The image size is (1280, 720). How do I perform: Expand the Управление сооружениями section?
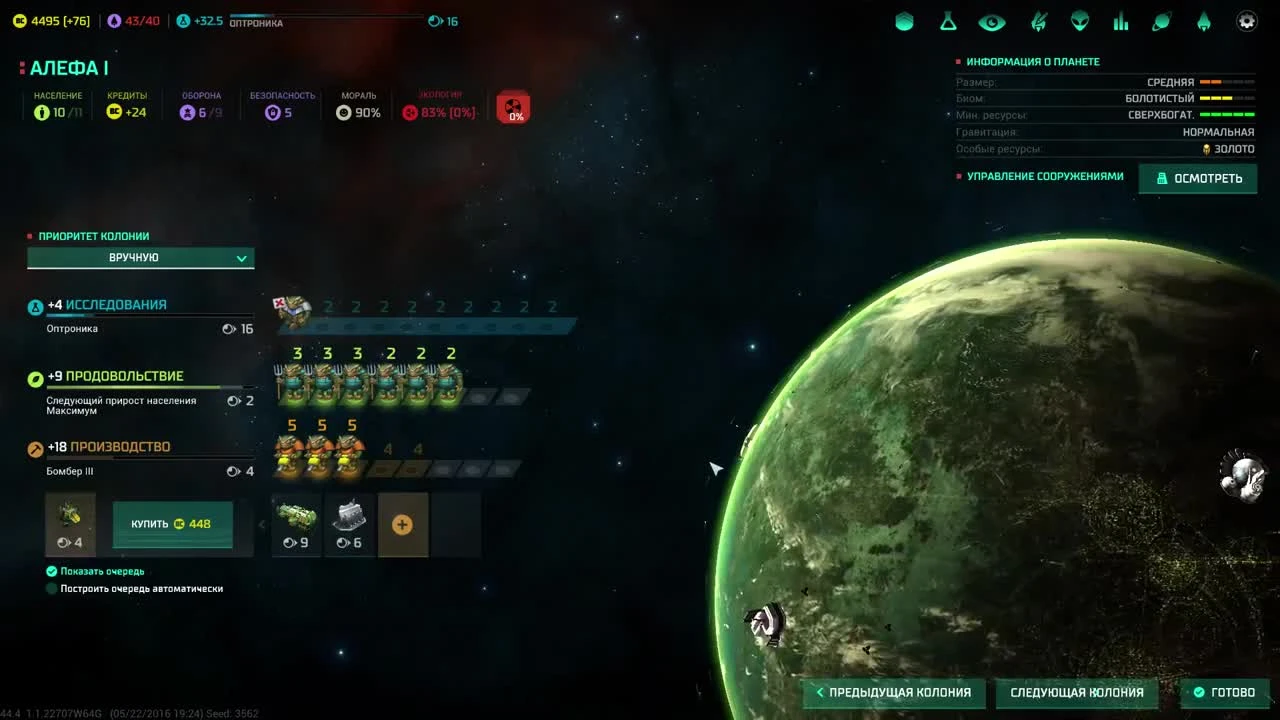[1043, 175]
